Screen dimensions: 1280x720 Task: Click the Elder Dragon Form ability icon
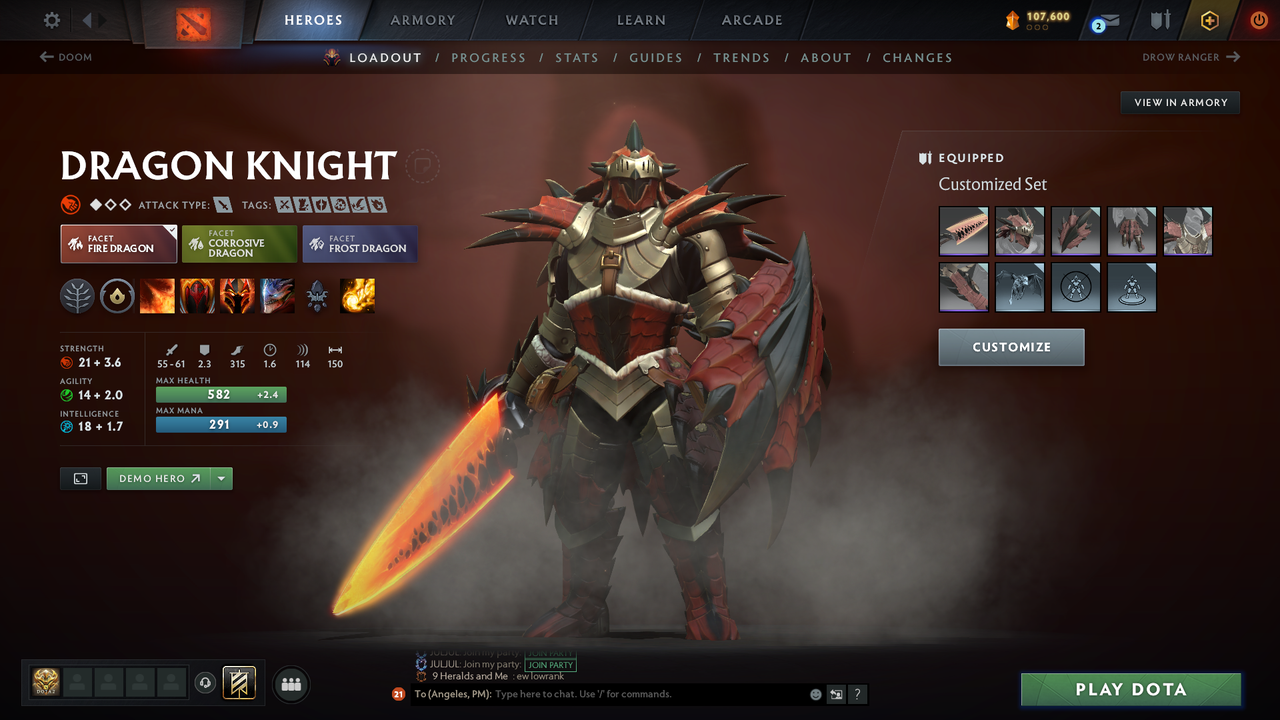(x=277, y=296)
